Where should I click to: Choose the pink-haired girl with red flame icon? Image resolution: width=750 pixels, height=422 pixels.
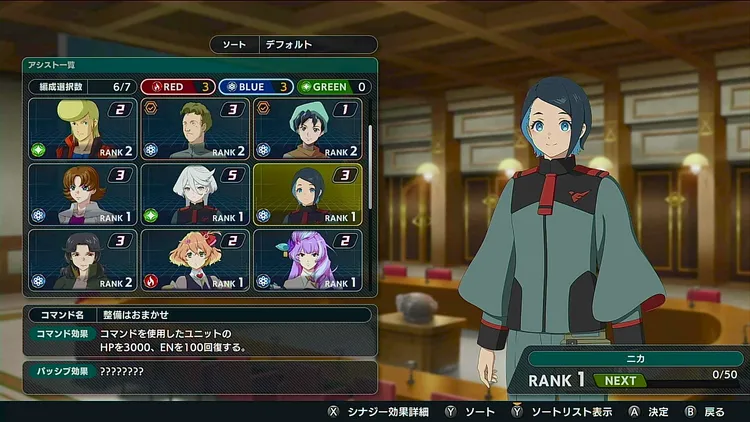(194, 259)
